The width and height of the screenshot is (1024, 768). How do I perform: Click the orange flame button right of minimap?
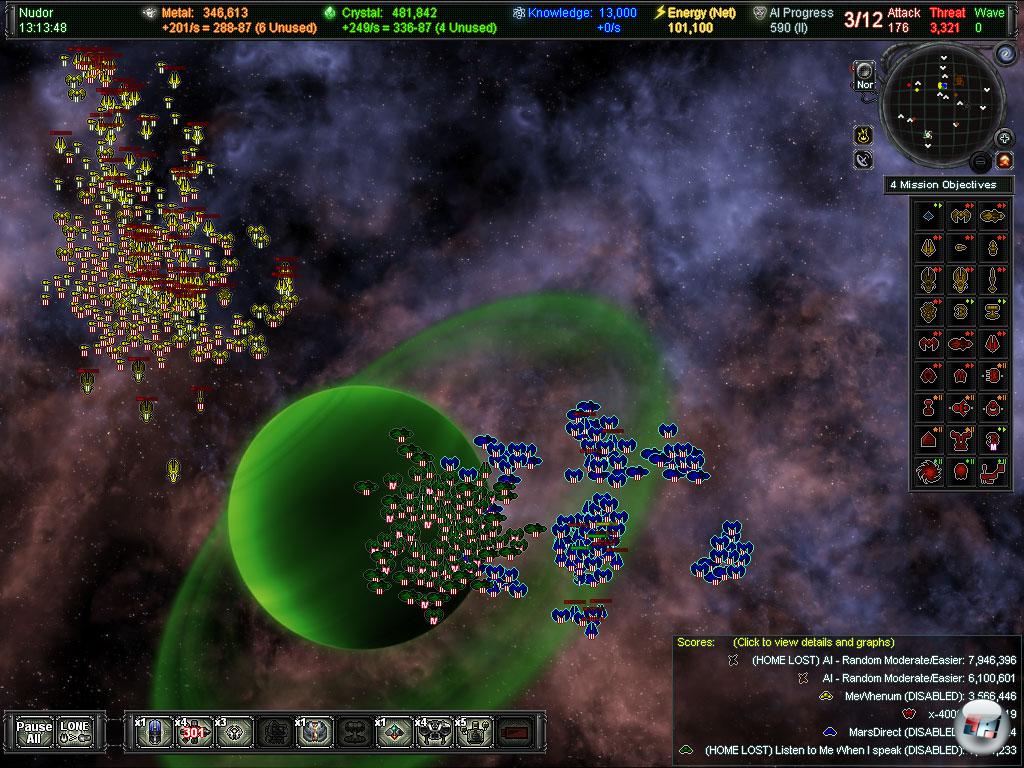pyautogui.click(x=1004, y=160)
